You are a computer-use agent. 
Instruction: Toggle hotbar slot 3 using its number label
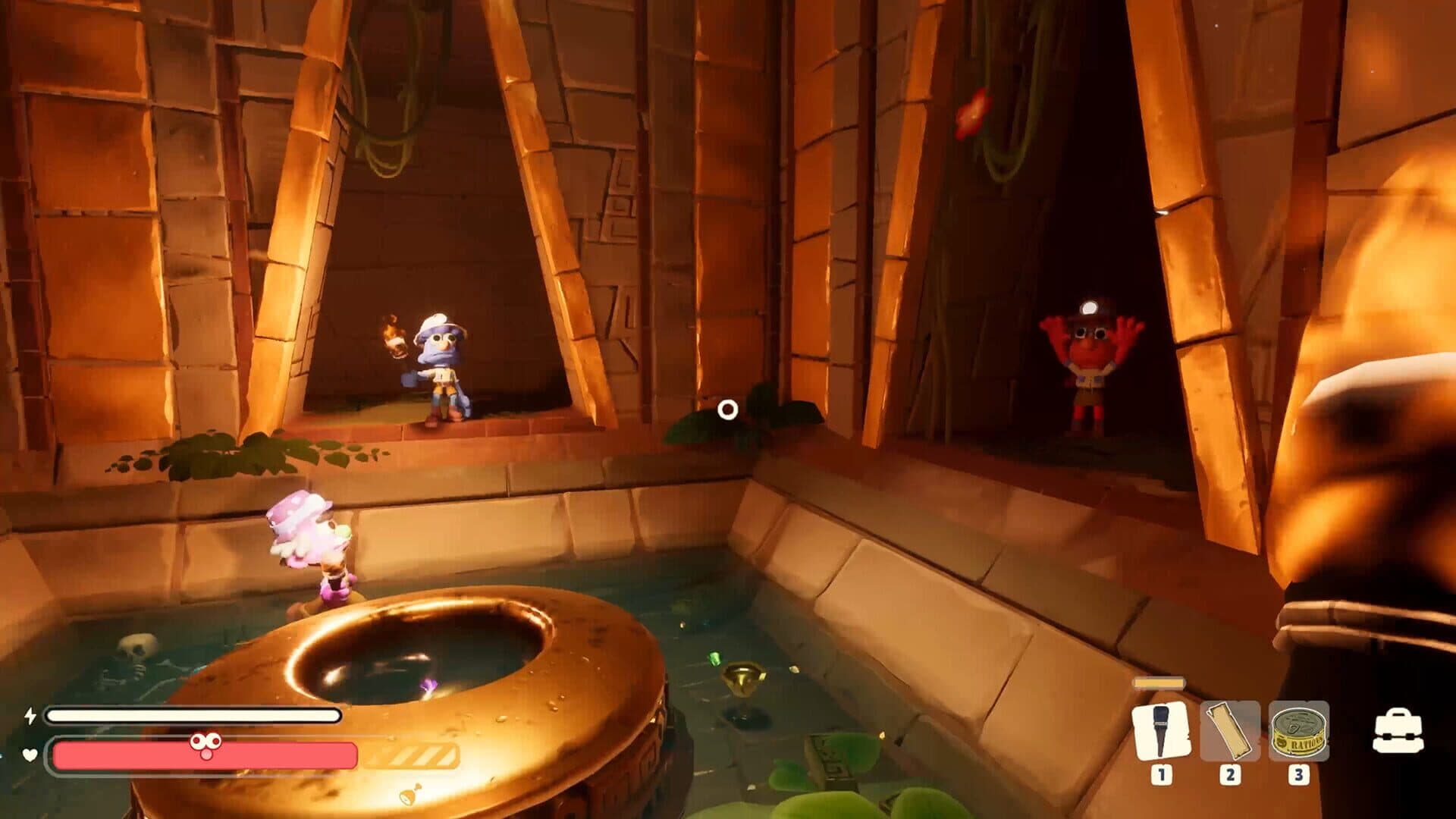point(1298,773)
